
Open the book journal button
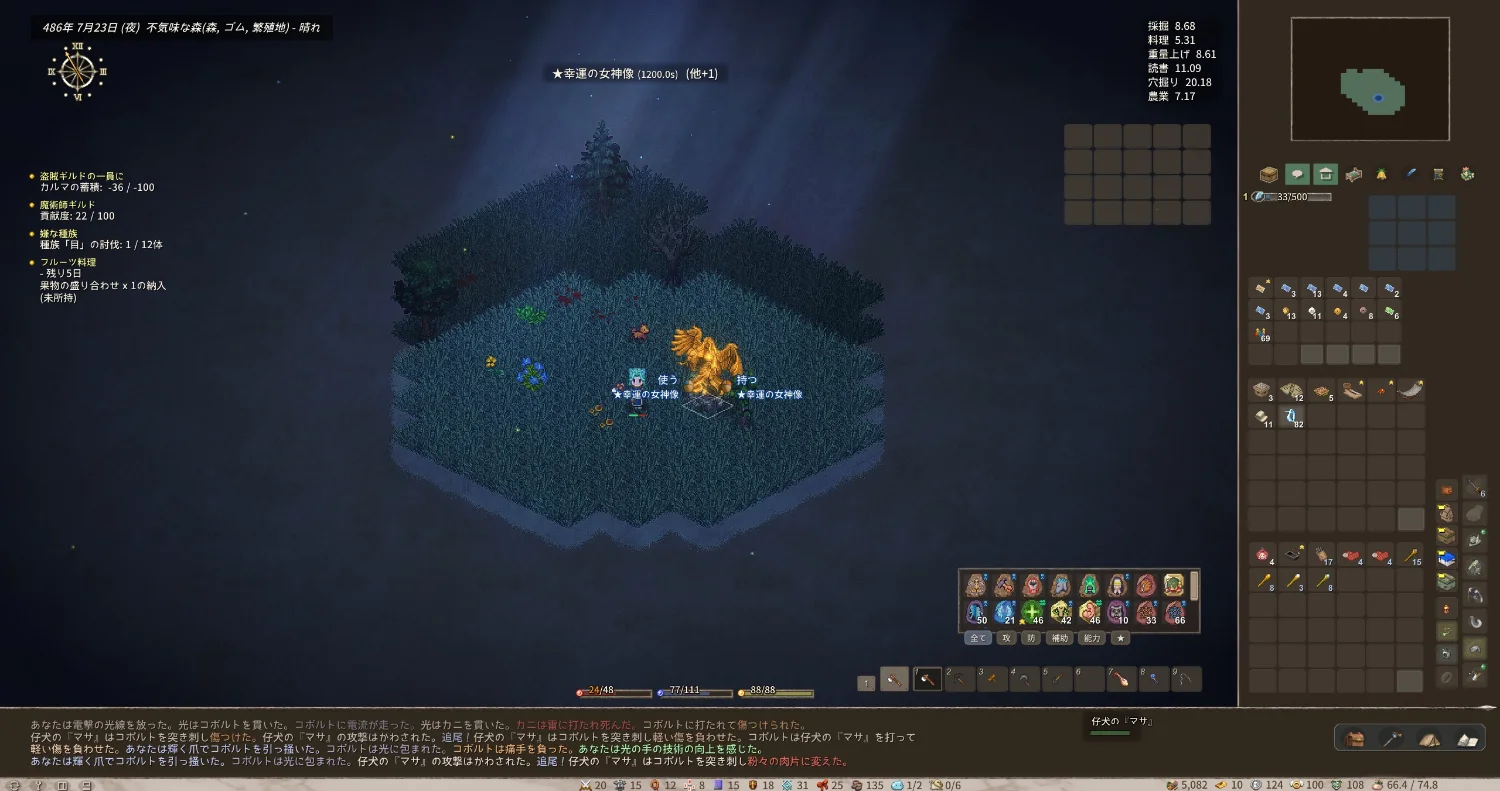pos(1467,739)
